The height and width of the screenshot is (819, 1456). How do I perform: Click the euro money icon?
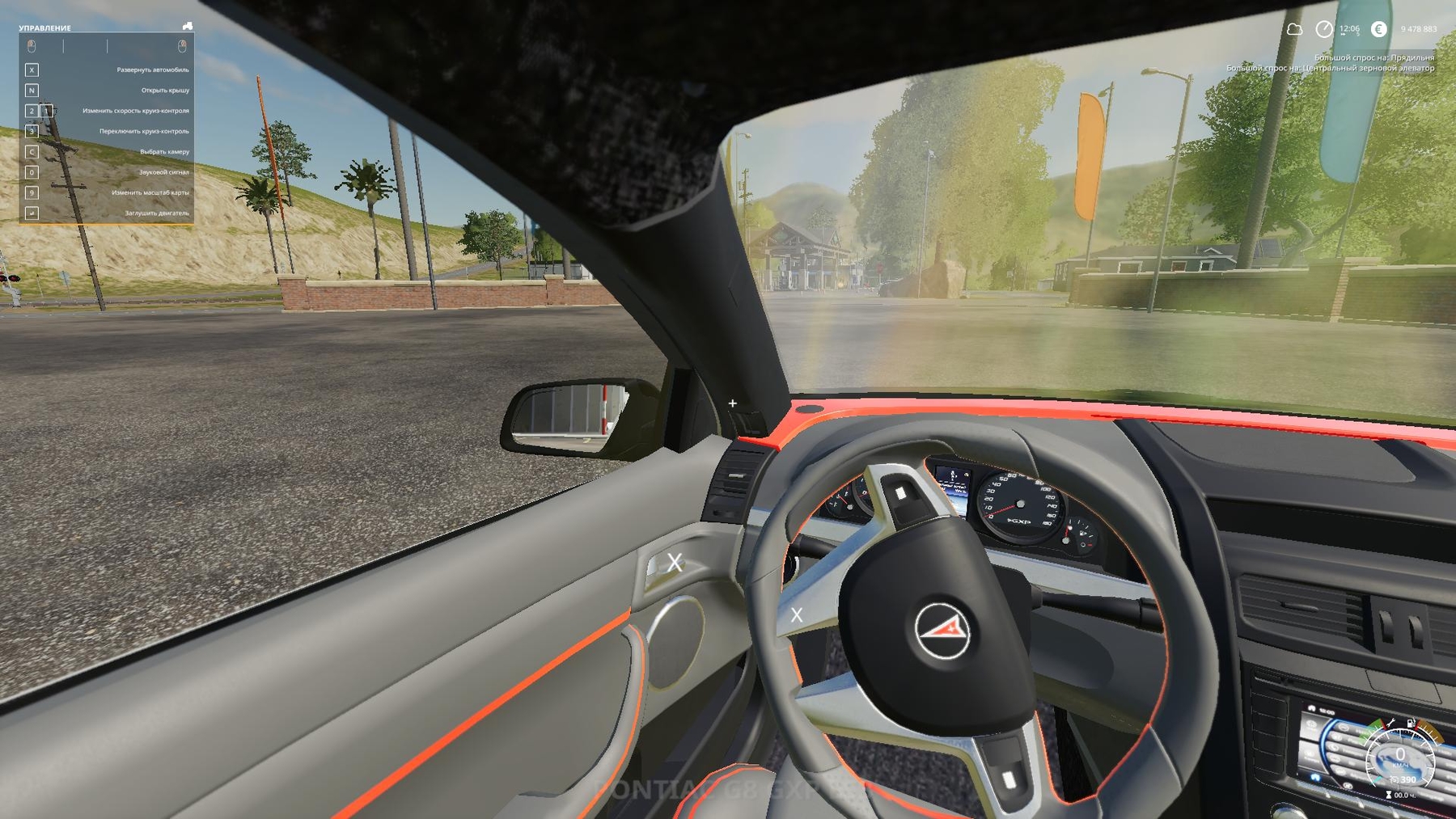(1379, 29)
